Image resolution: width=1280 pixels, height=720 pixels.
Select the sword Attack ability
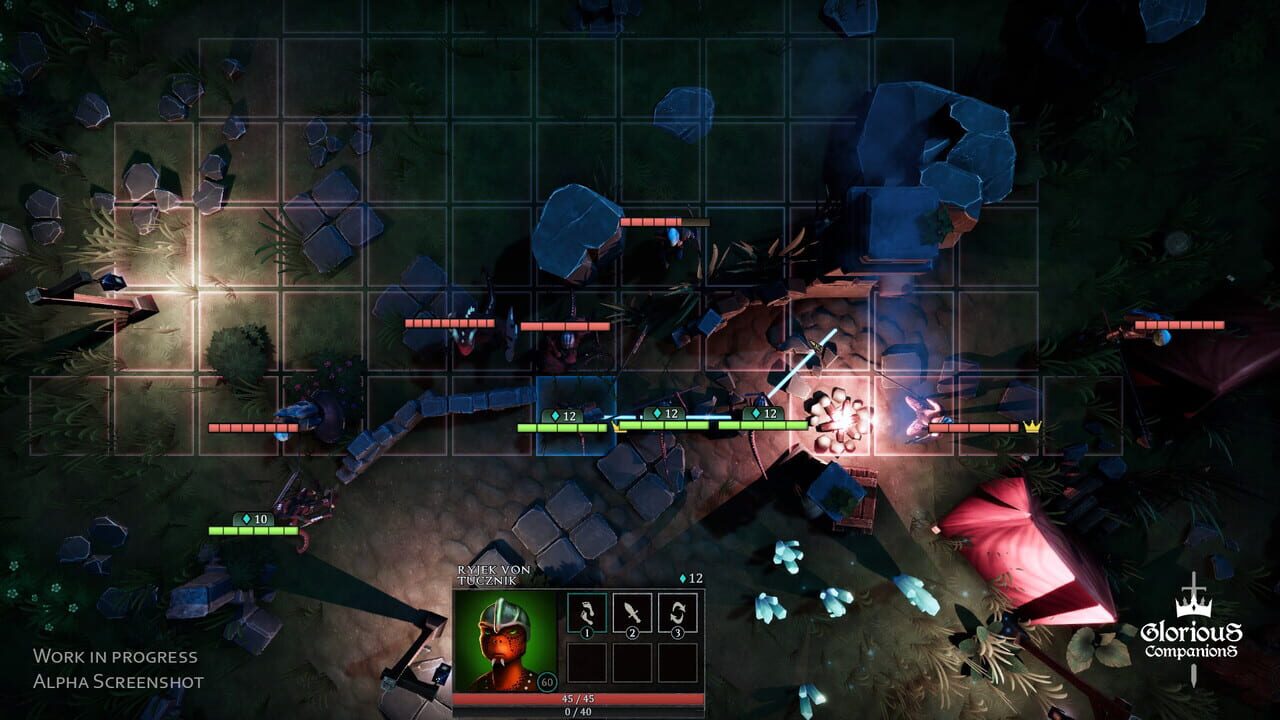click(x=632, y=613)
